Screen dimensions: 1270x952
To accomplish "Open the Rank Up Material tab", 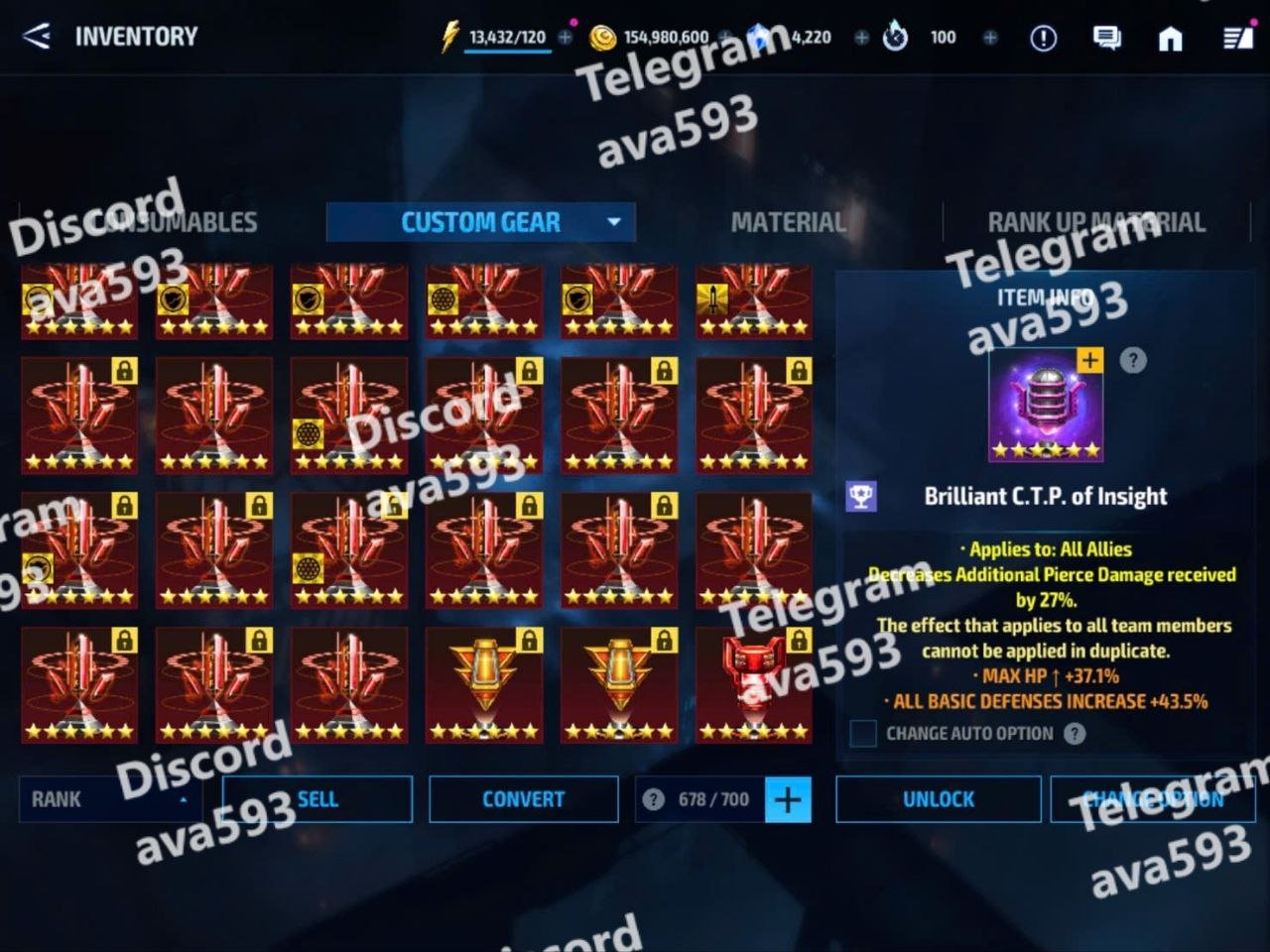I will pos(1096,222).
